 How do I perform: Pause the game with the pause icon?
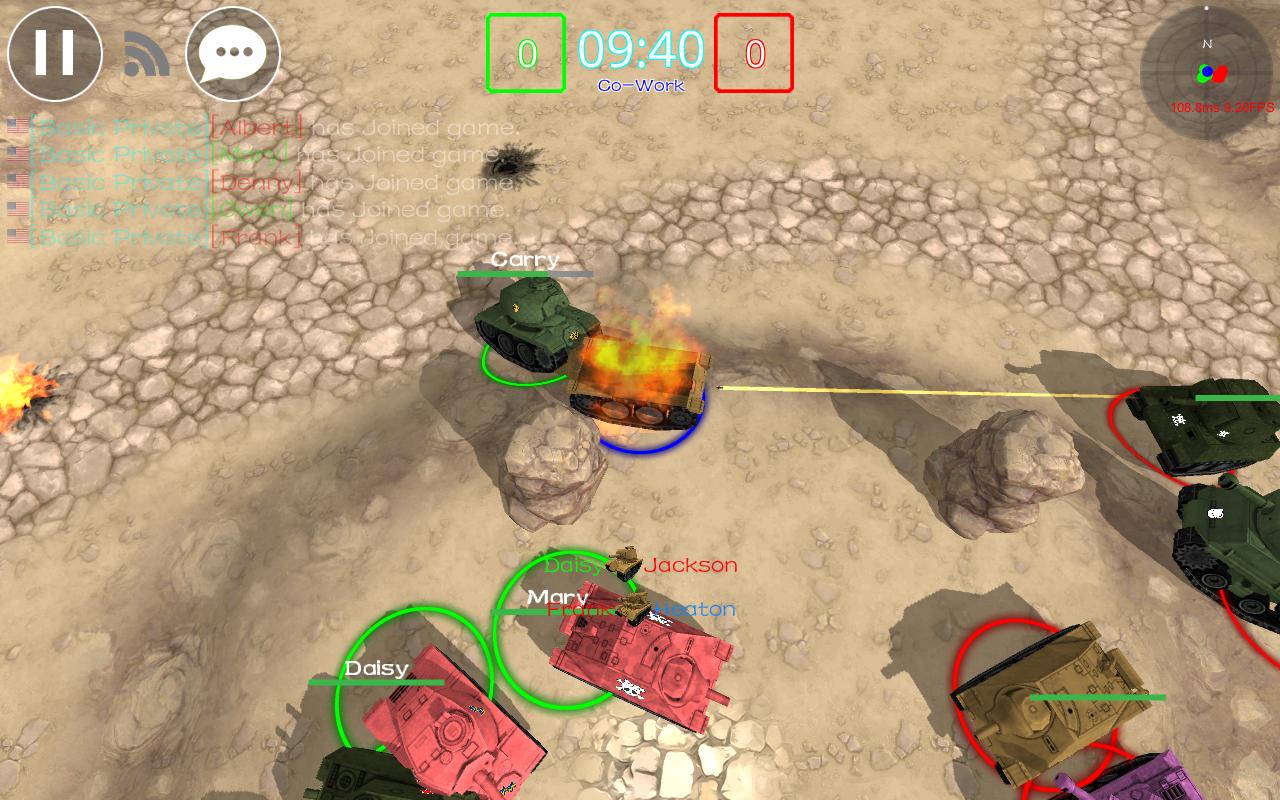(56, 54)
